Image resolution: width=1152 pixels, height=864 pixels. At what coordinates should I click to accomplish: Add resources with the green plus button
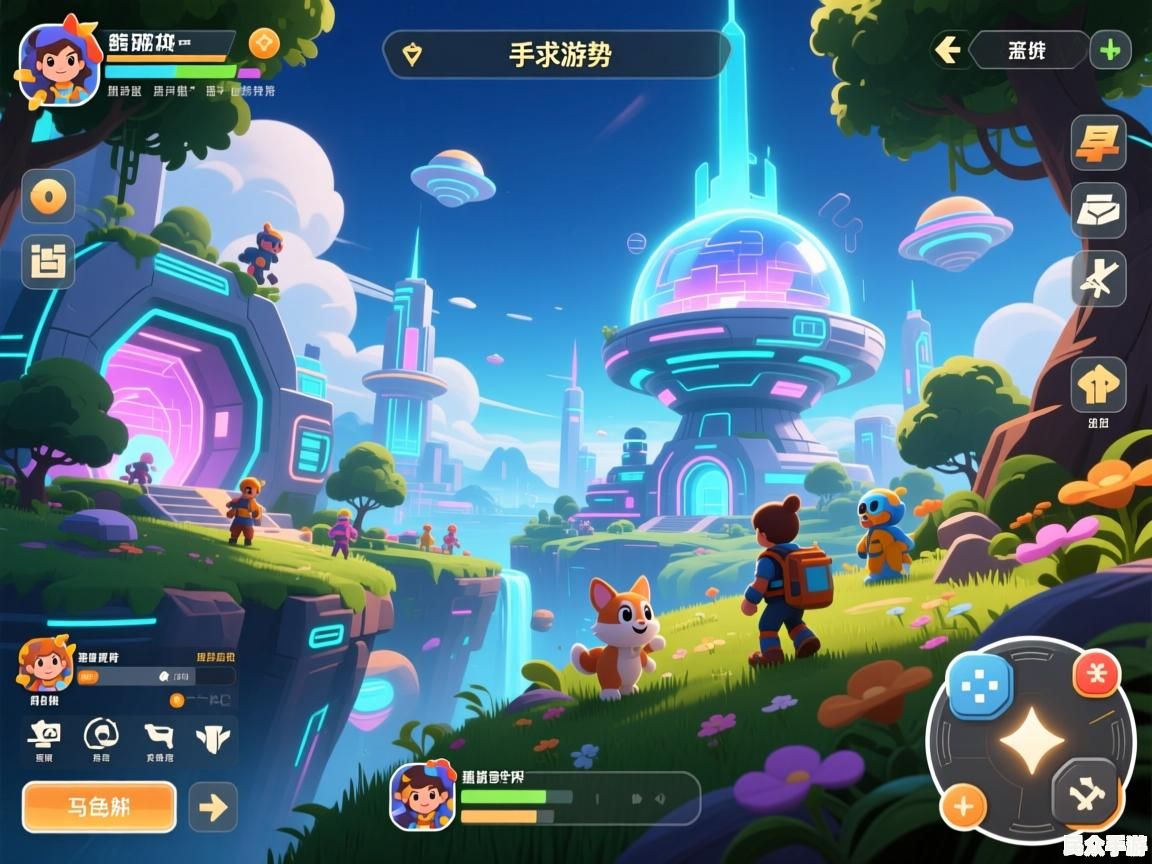pyautogui.click(x=1109, y=49)
